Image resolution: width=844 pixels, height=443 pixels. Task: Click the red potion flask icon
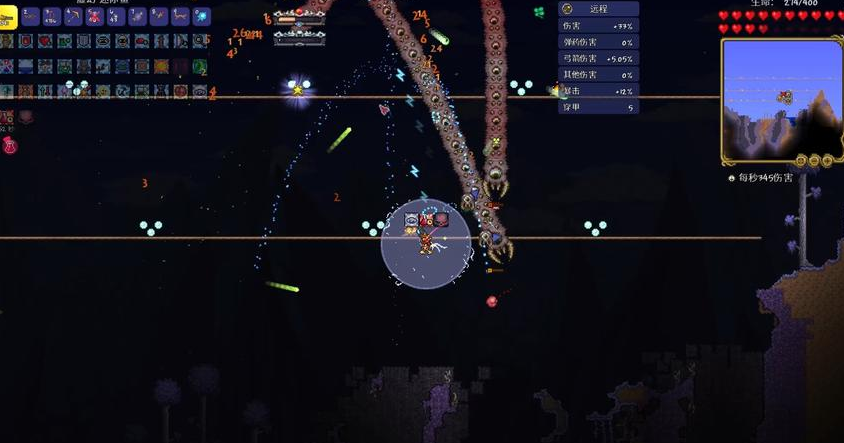coord(10,146)
